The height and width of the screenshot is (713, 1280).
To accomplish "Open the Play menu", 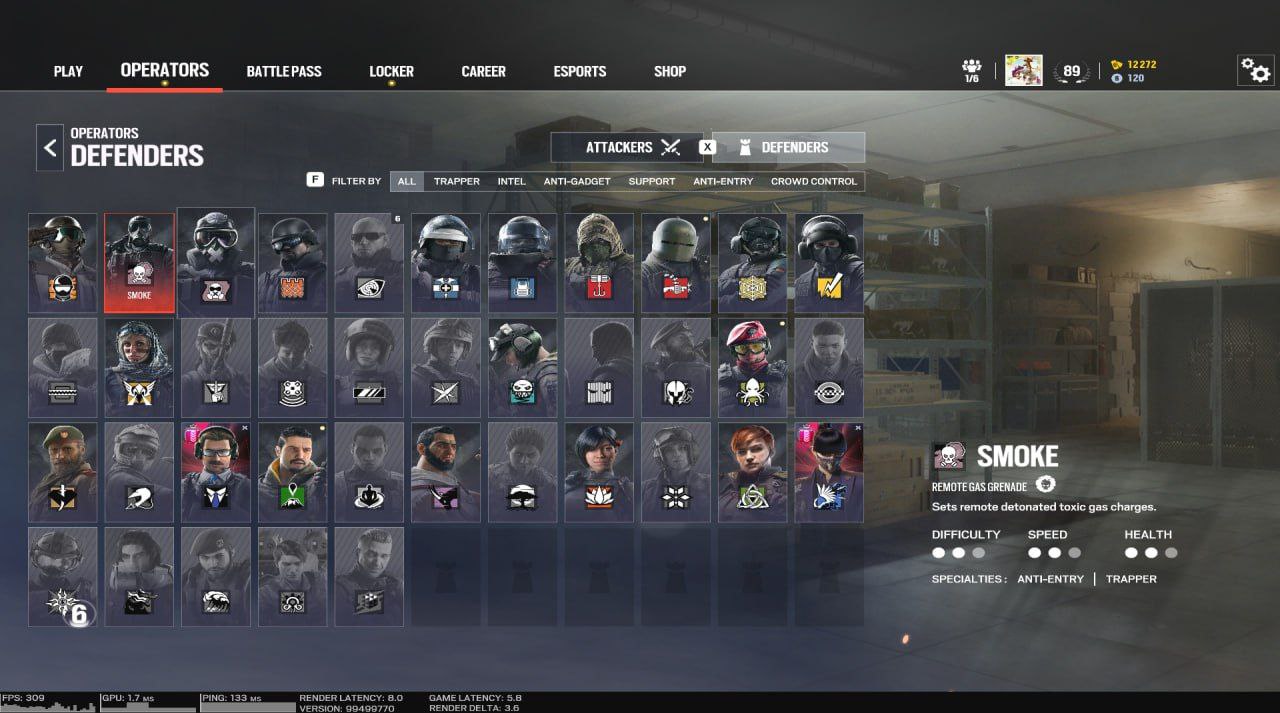I will click(68, 72).
